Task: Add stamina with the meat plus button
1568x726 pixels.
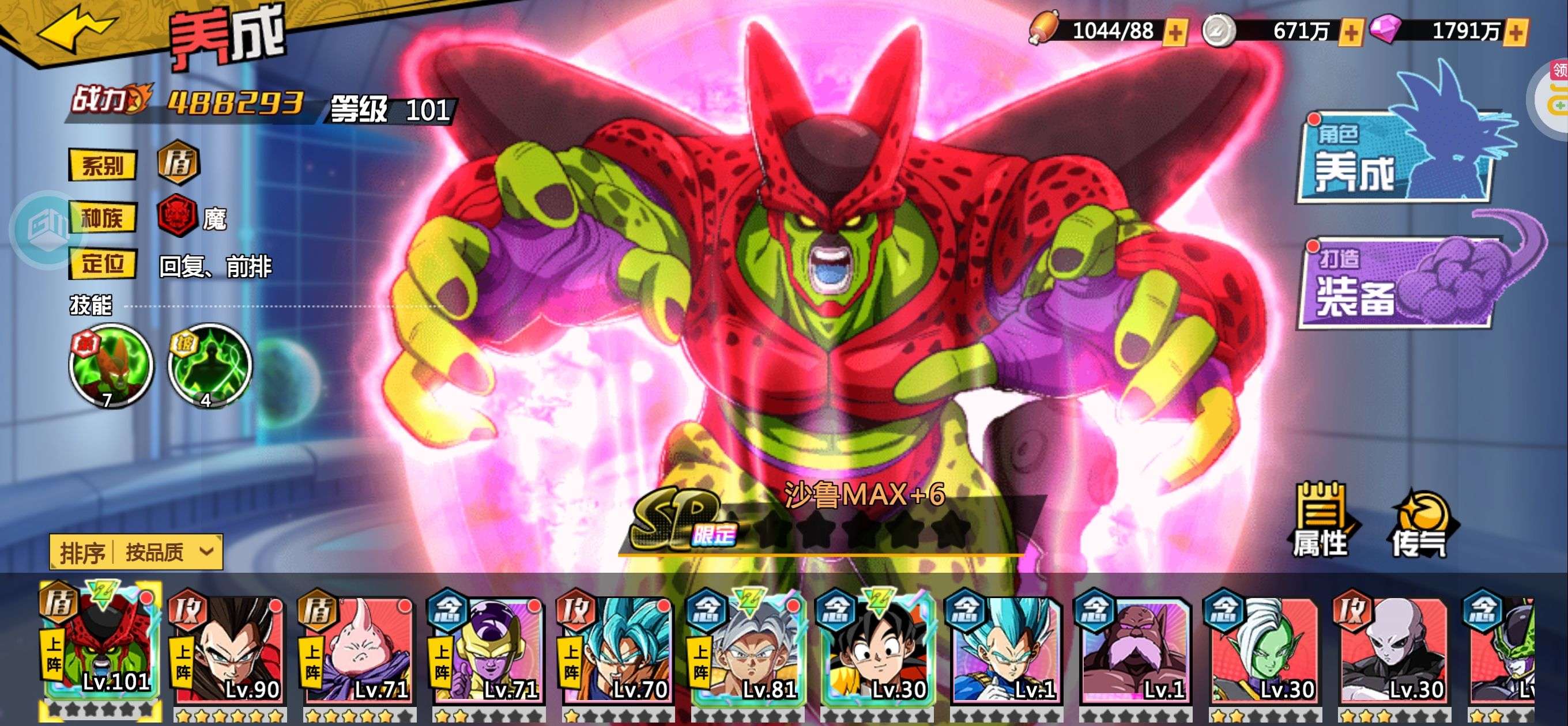Action: click(1175, 32)
